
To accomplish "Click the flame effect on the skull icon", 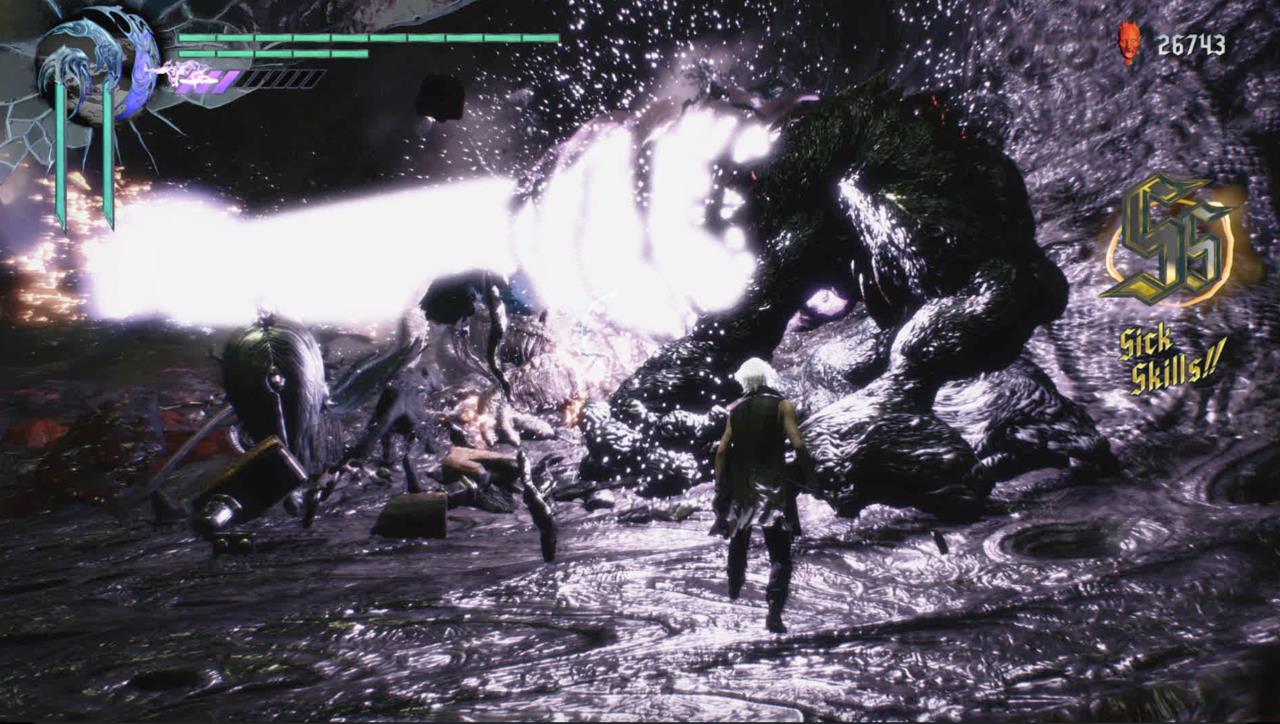I will point(1128,28).
